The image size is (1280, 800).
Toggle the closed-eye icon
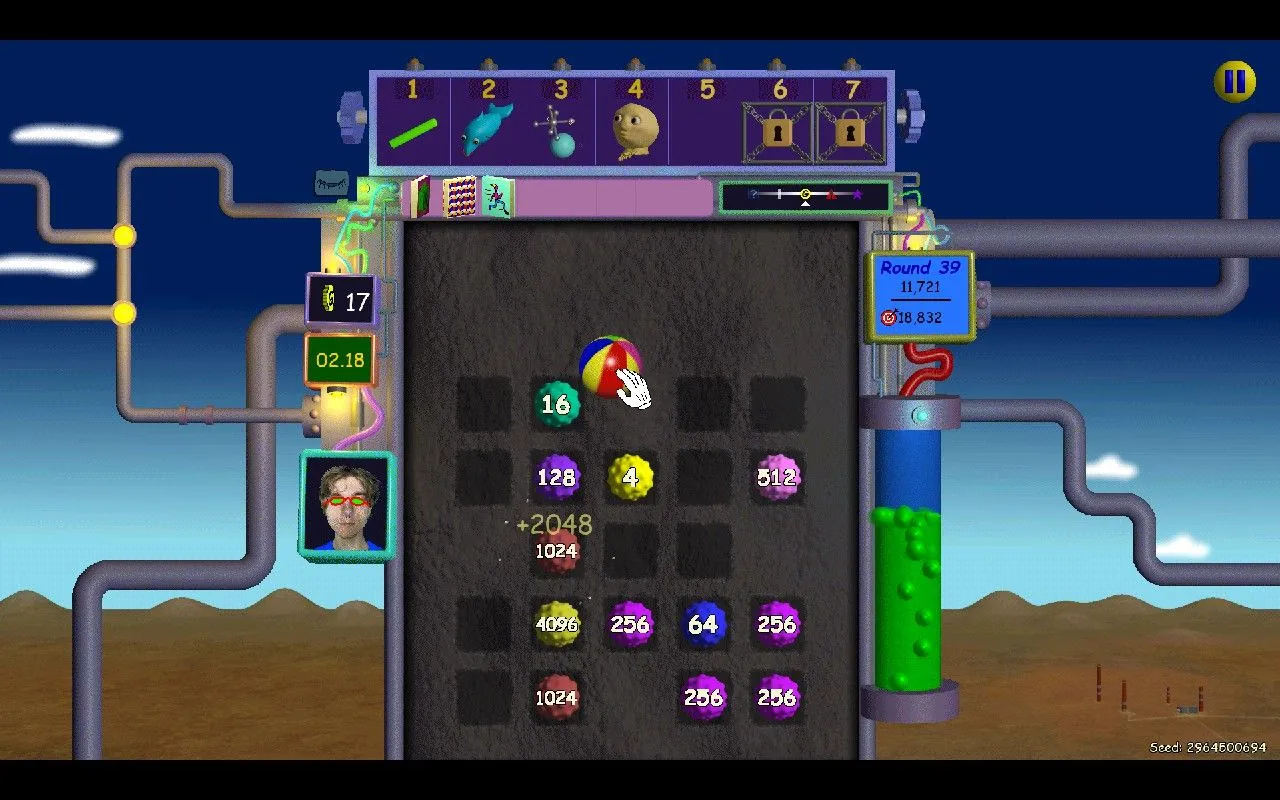coord(332,183)
